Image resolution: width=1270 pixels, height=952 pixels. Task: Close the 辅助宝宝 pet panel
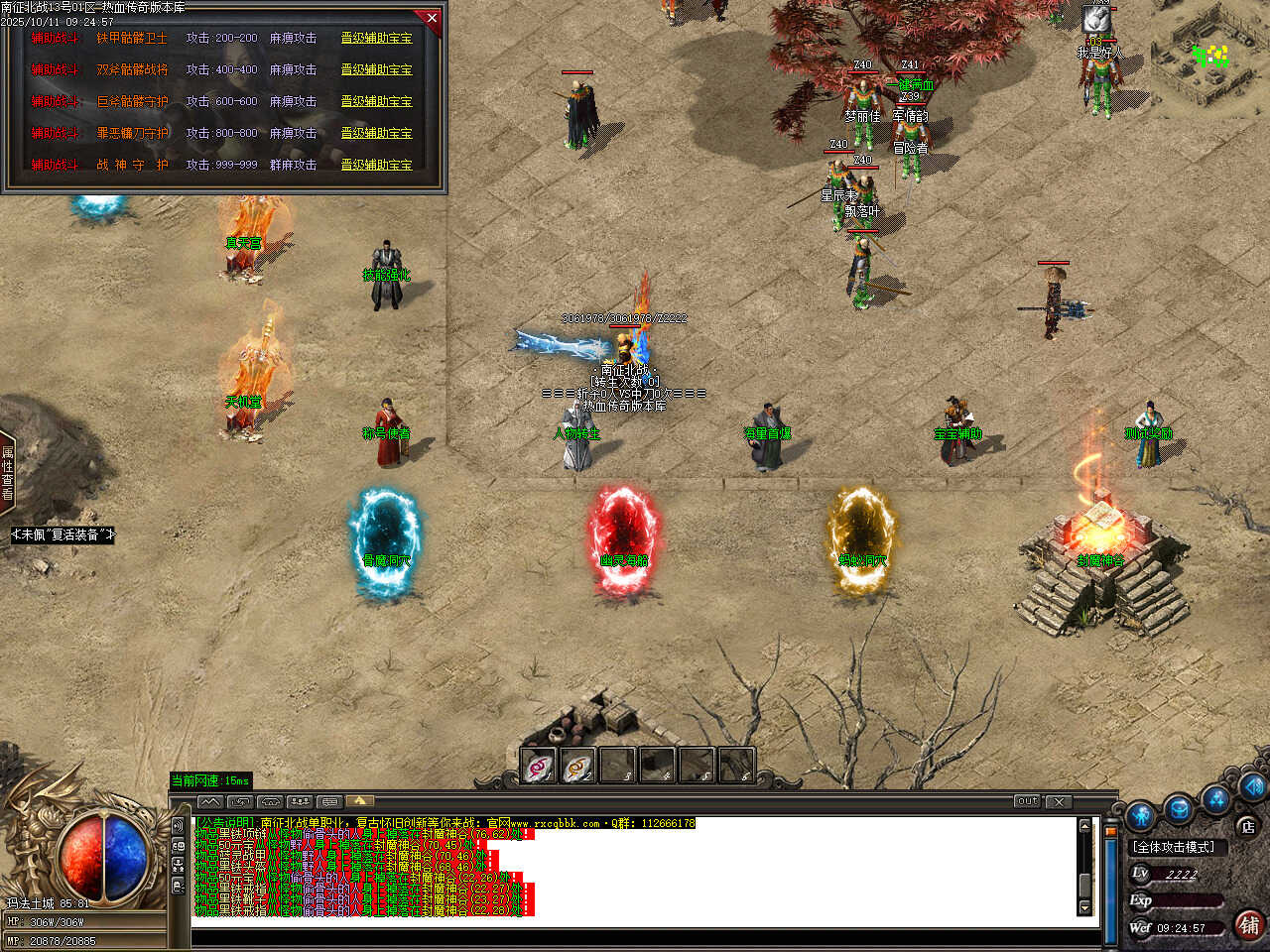pyautogui.click(x=432, y=17)
